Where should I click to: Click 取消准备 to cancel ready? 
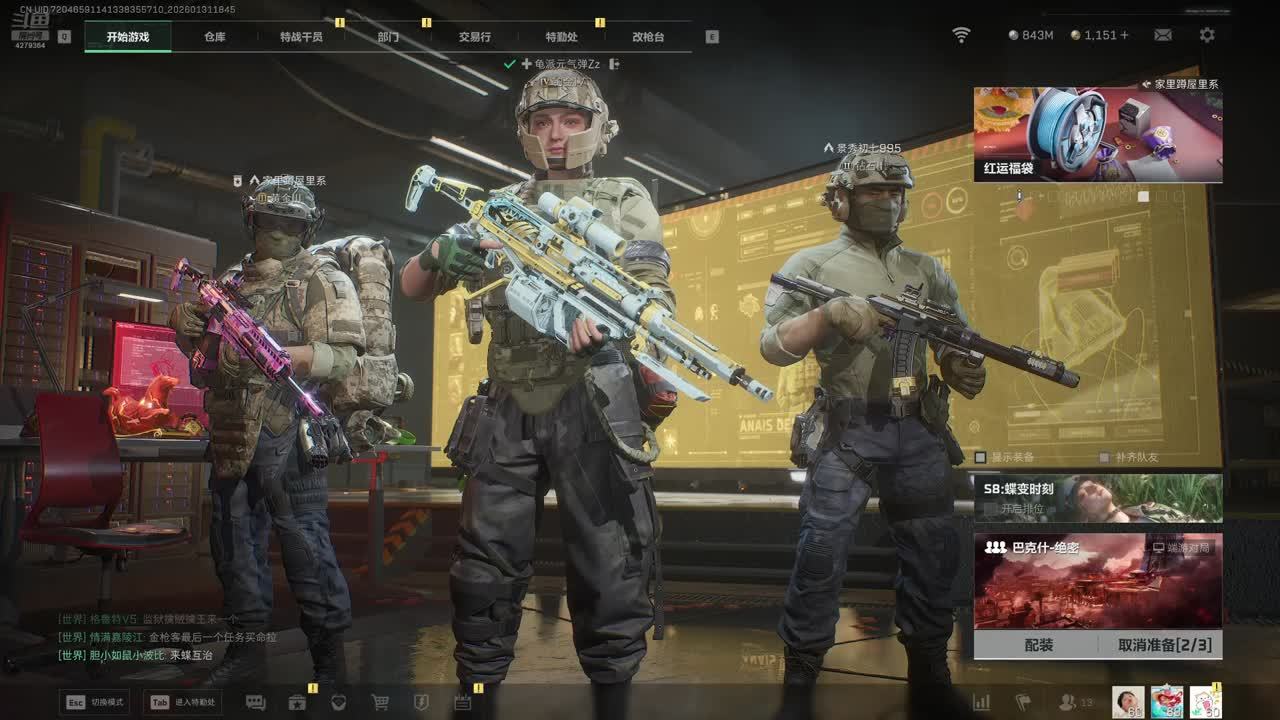pyautogui.click(x=1164, y=645)
